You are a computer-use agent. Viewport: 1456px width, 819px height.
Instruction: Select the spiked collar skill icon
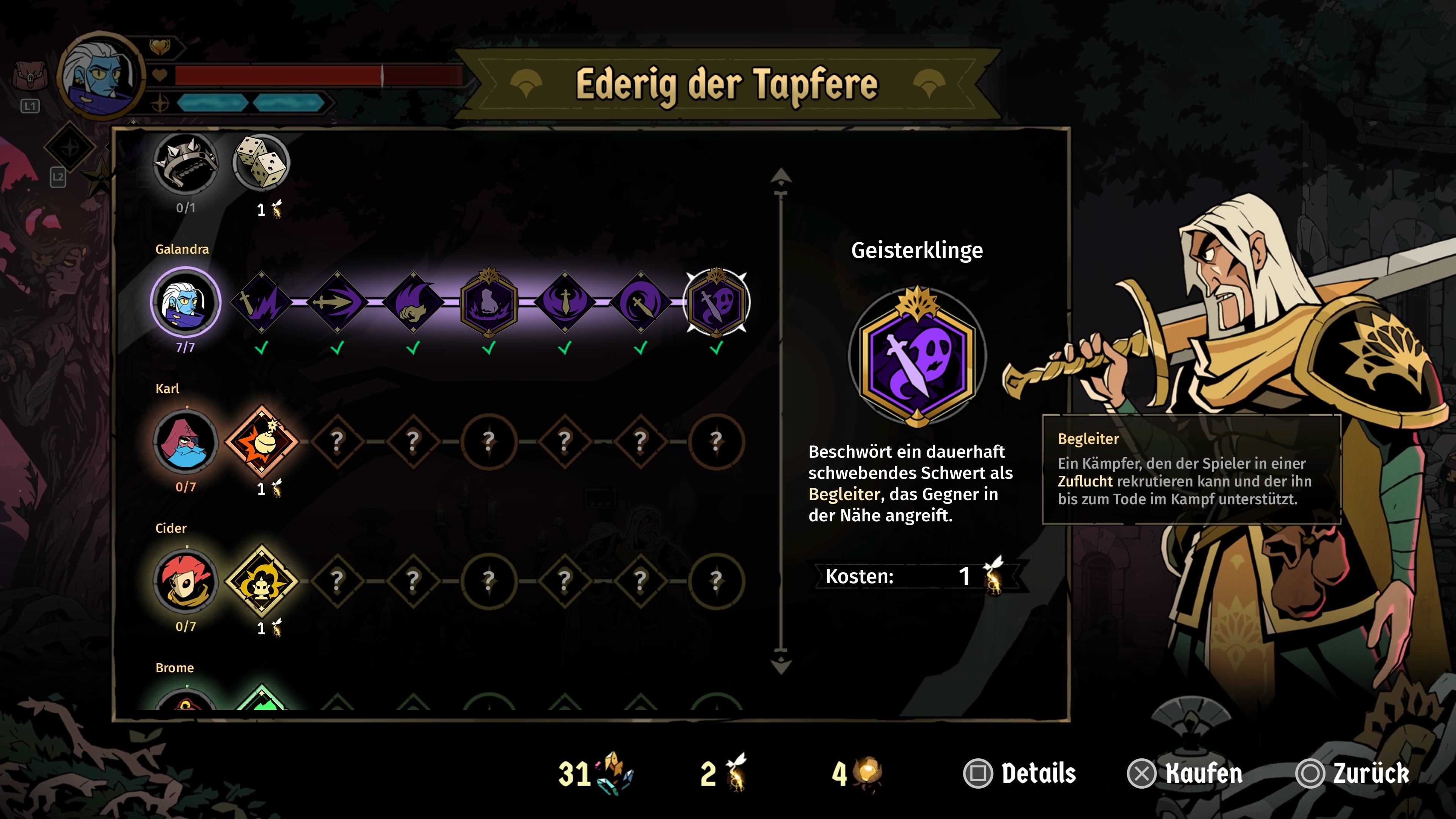[185, 163]
